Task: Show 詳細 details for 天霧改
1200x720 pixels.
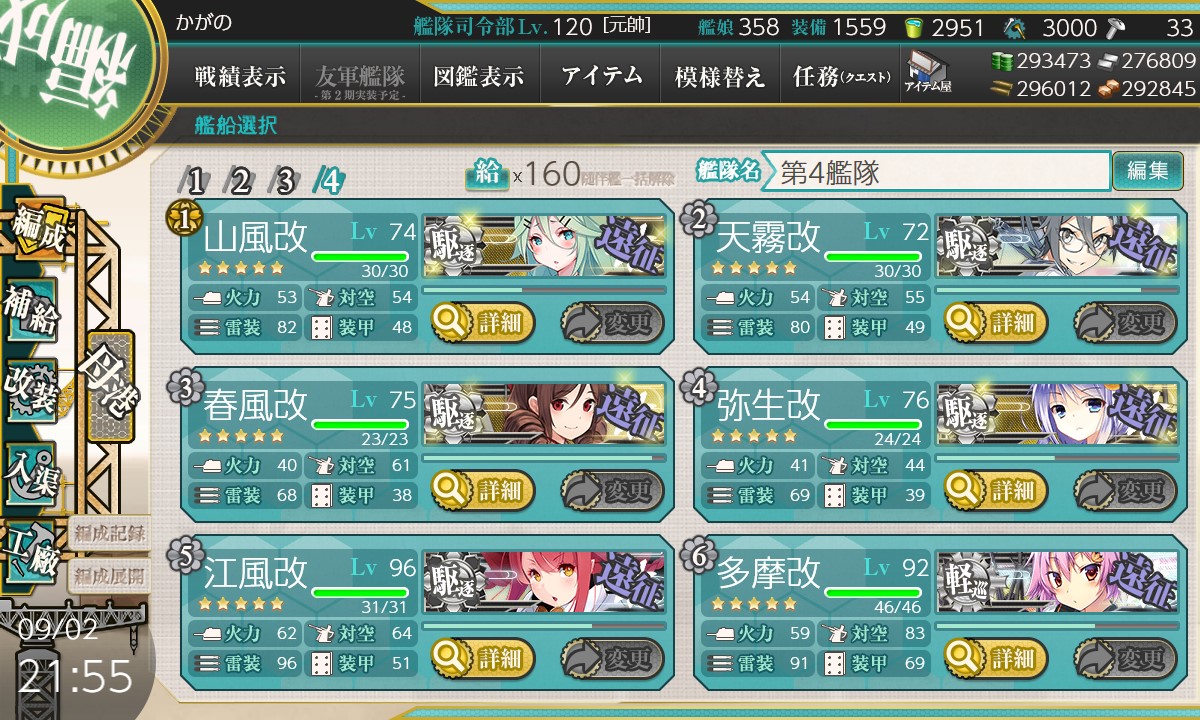Action: pyautogui.click(x=997, y=323)
